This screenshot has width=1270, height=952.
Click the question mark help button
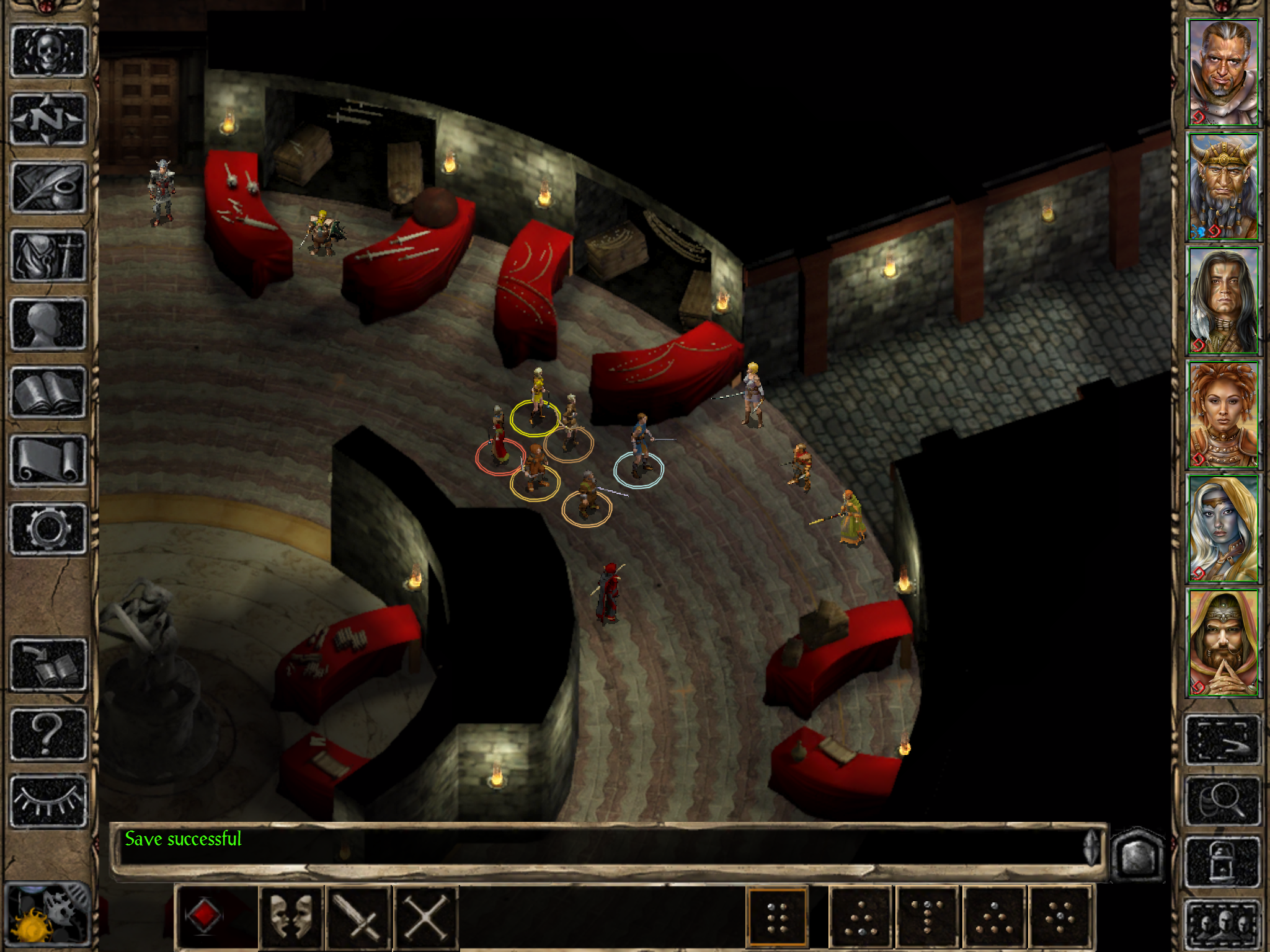pos(48,734)
